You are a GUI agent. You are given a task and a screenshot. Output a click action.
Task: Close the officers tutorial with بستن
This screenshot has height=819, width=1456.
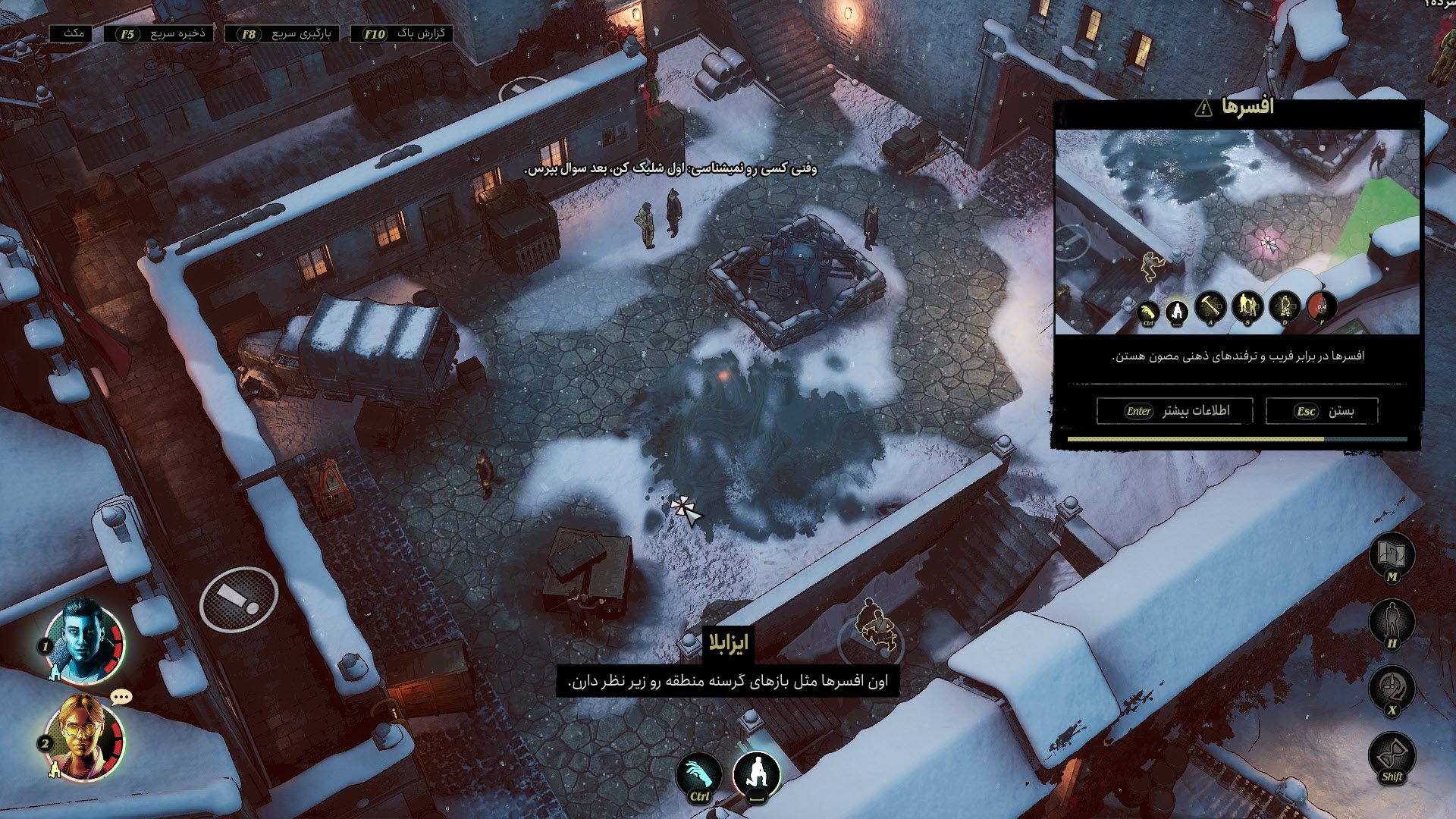tap(1322, 411)
